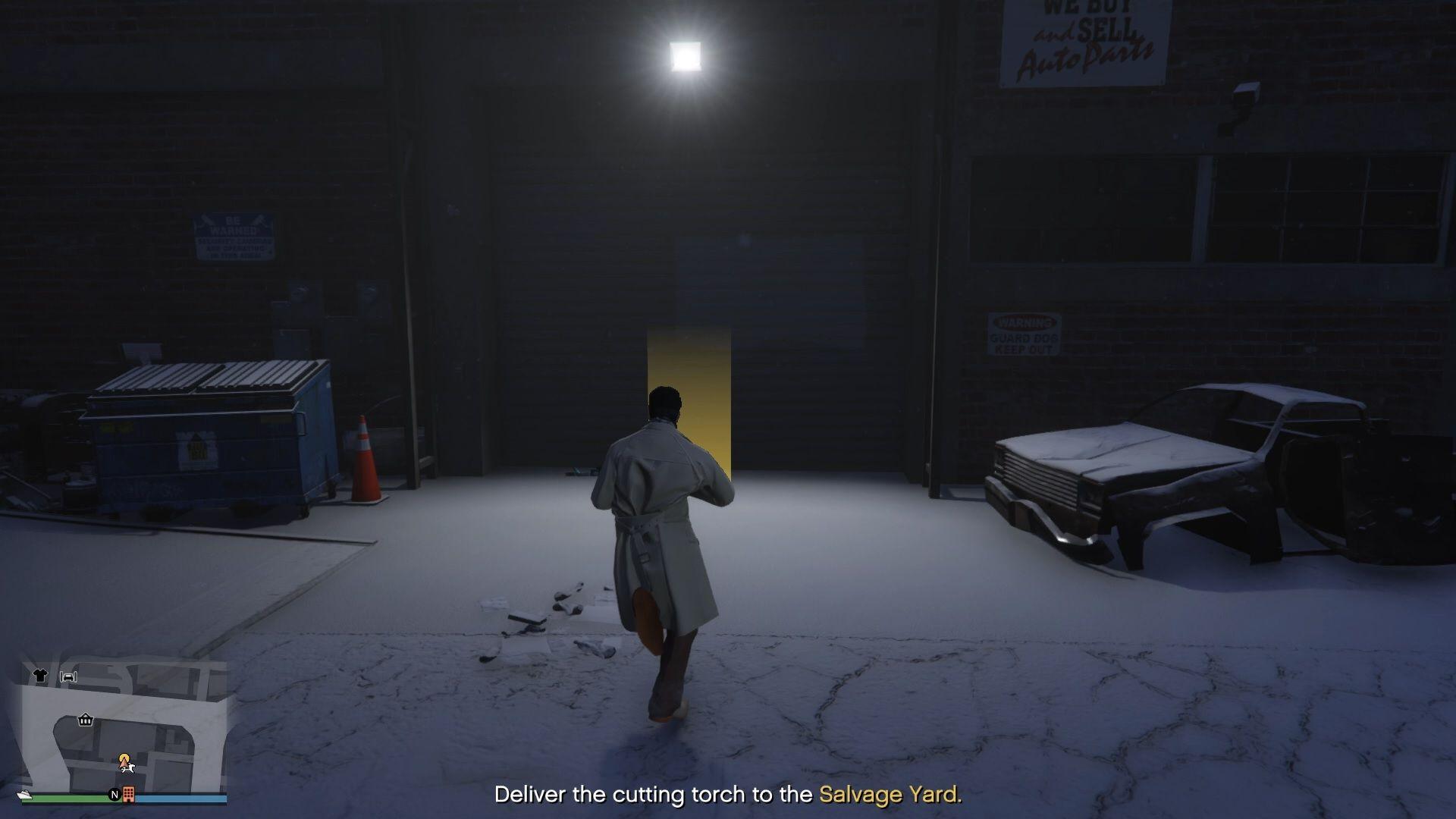Click the highlighted Salvage Yard text
This screenshot has height=819, width=1456.
pyautogui.click(x=891, y=795)
